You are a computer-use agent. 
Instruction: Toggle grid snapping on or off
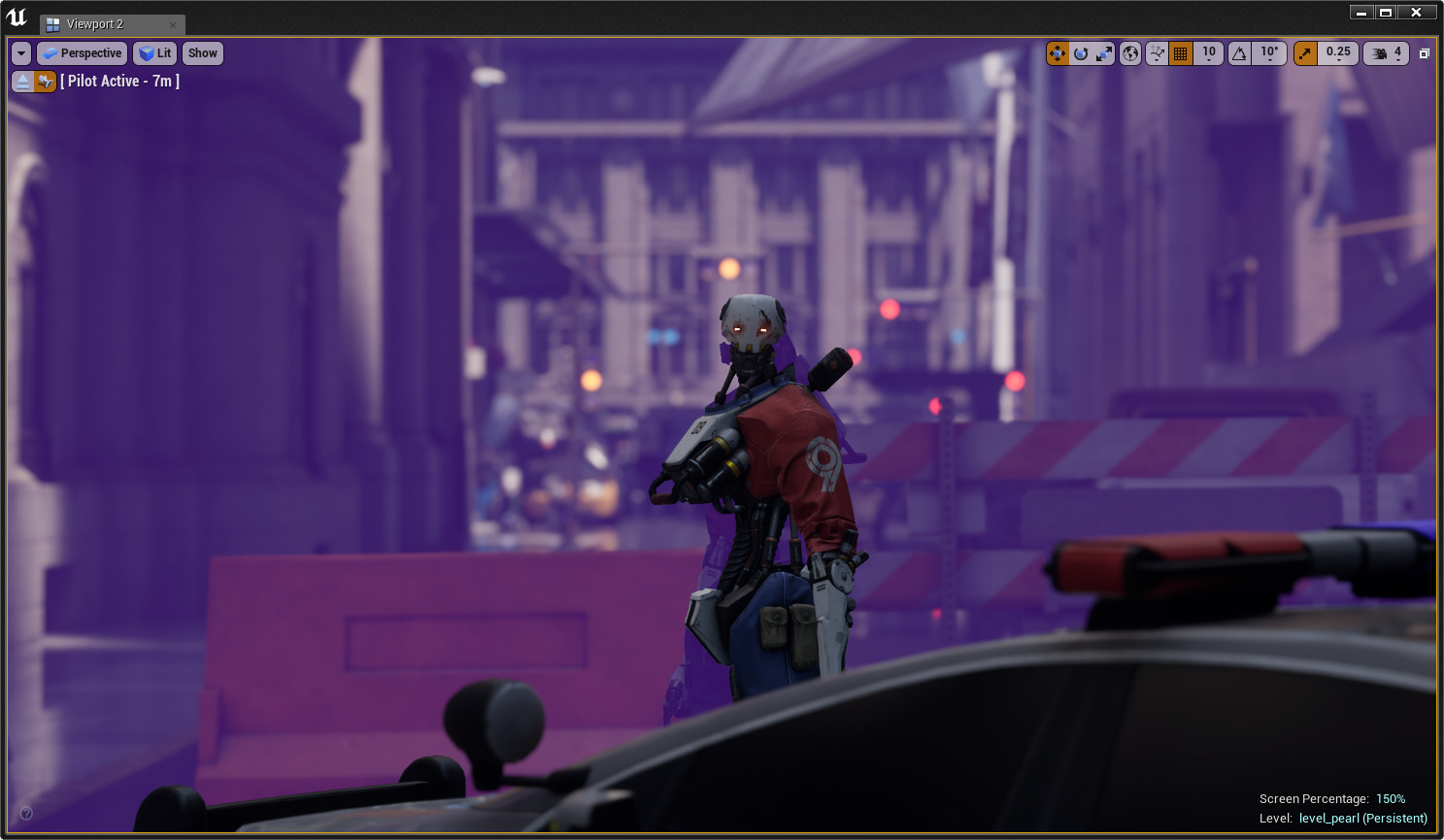(x=1181, y=52)
